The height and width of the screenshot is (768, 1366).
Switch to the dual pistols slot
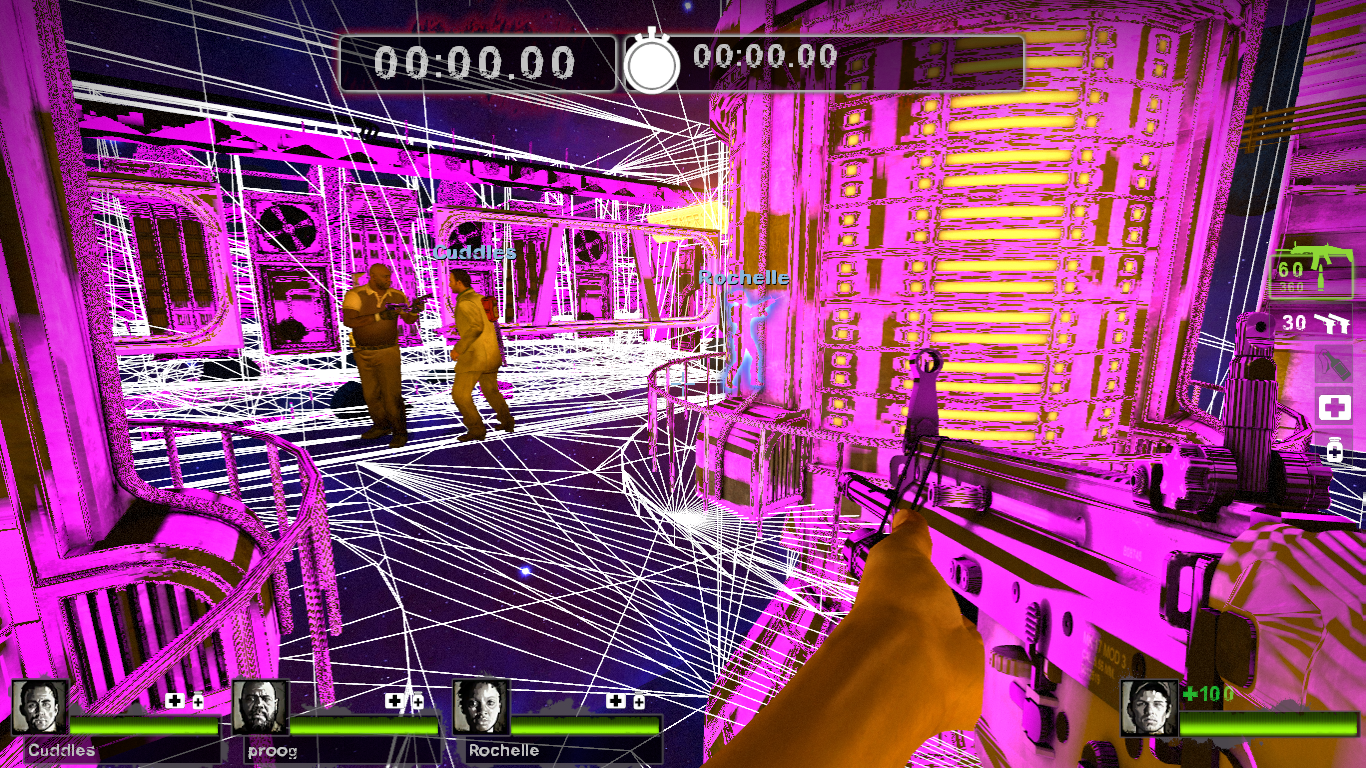pyautogui.click(x=1311, y=322)
